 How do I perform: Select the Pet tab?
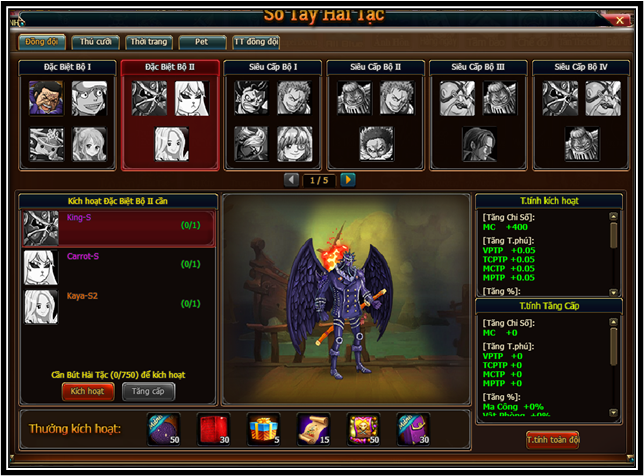(x=202, y=42)
